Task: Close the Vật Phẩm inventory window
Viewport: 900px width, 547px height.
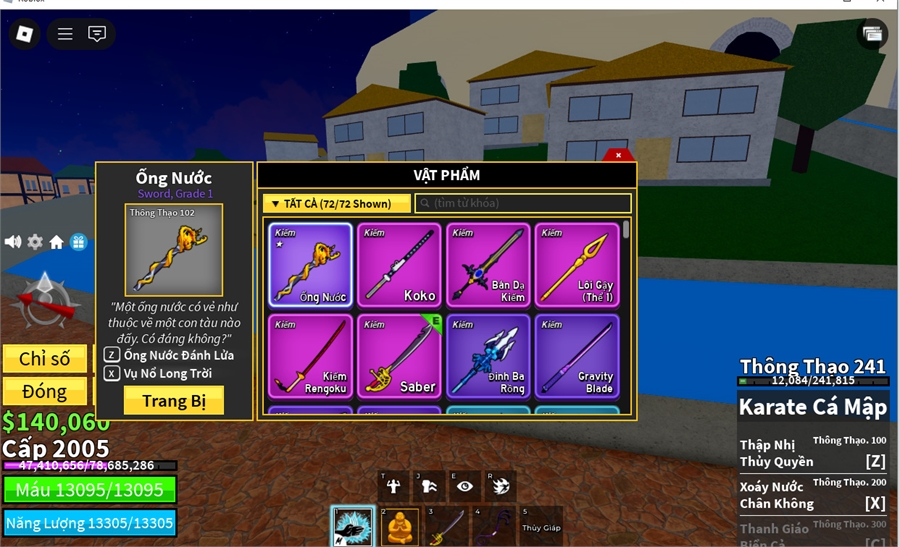Action: pos(618,155)
